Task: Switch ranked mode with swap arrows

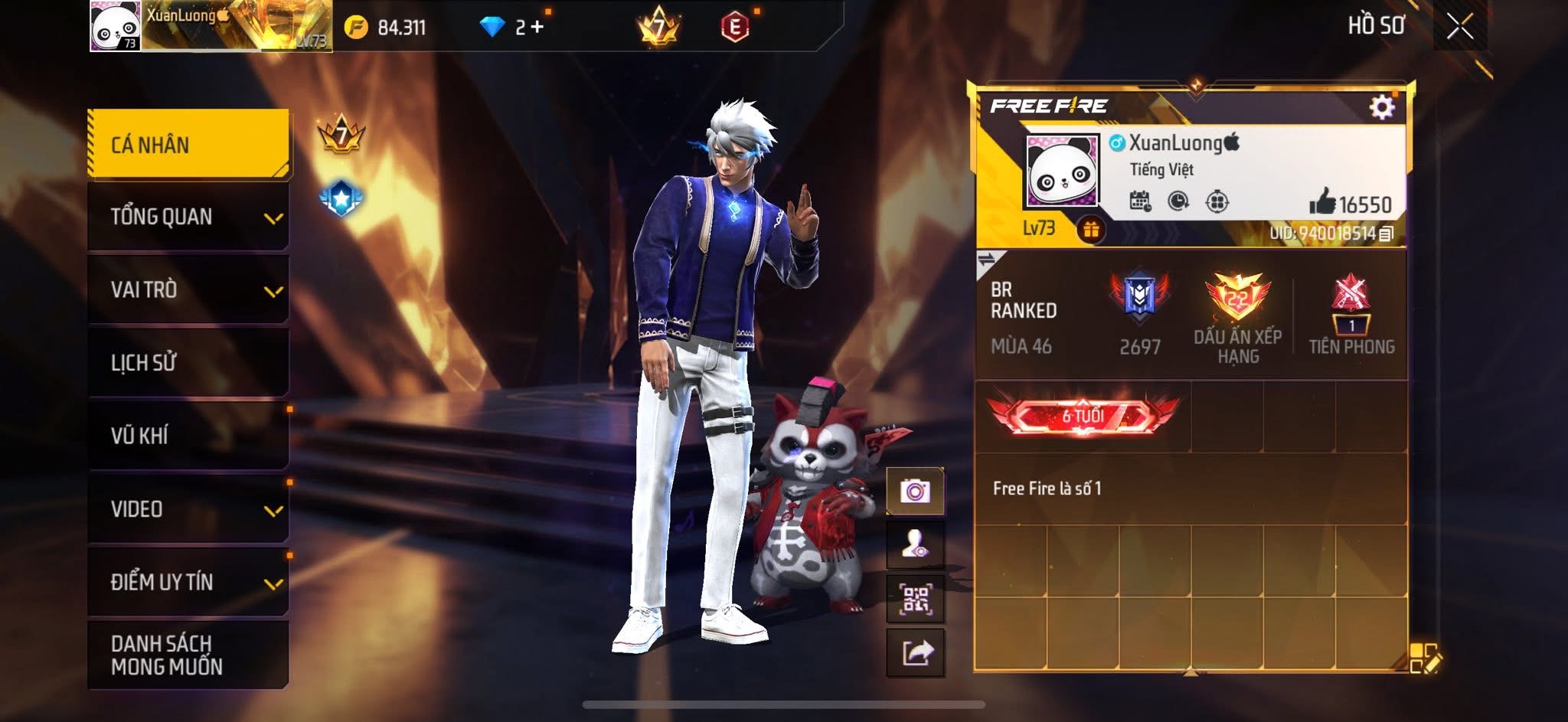Action: pyautogui.click(x=986, y=260)
